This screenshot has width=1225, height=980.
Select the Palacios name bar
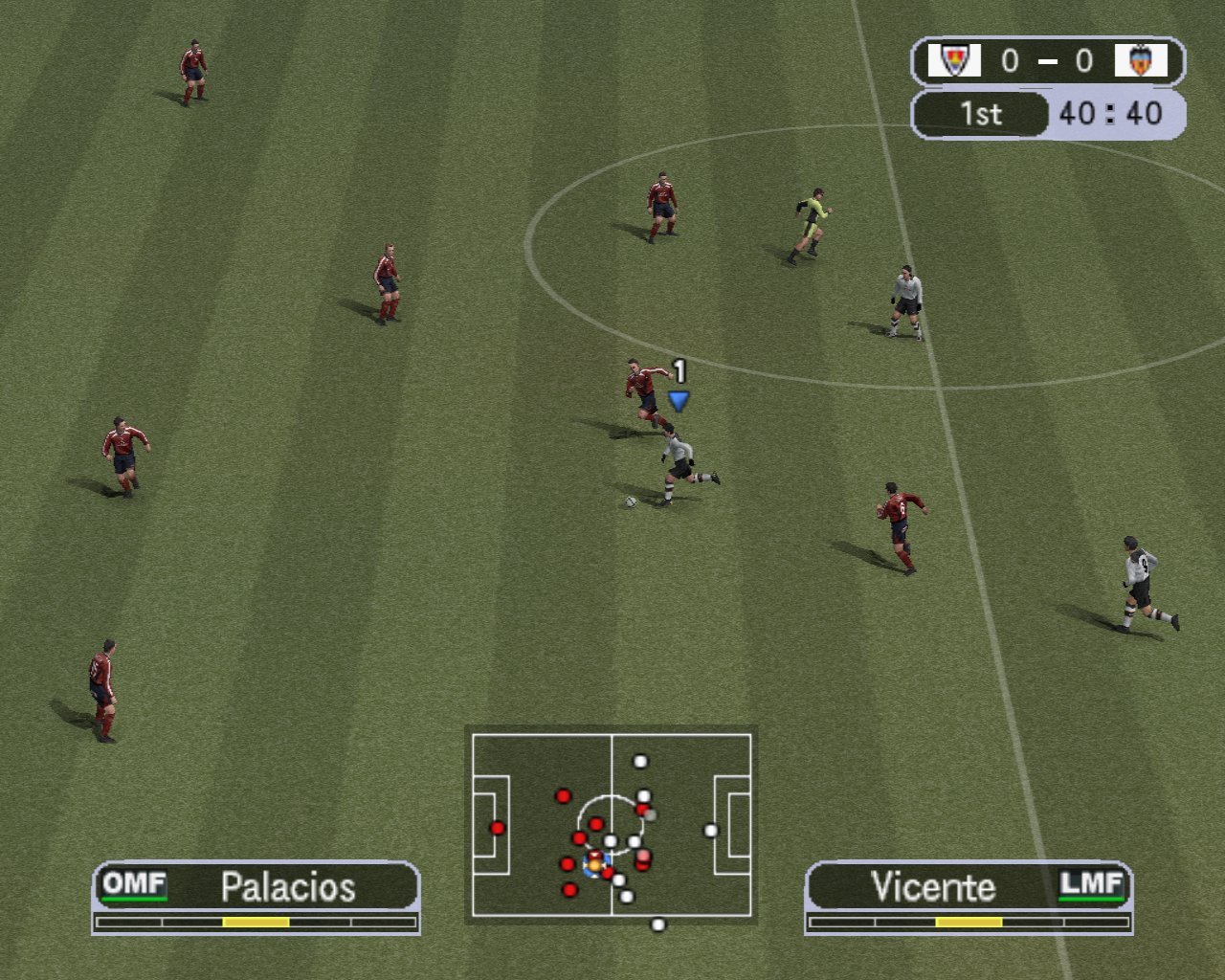click(x=287, y=886)
